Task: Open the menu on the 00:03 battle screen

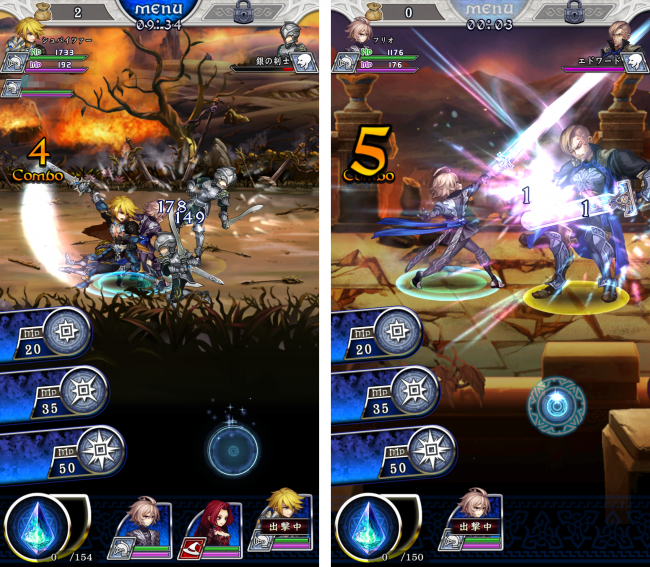Action: point(490,10)
